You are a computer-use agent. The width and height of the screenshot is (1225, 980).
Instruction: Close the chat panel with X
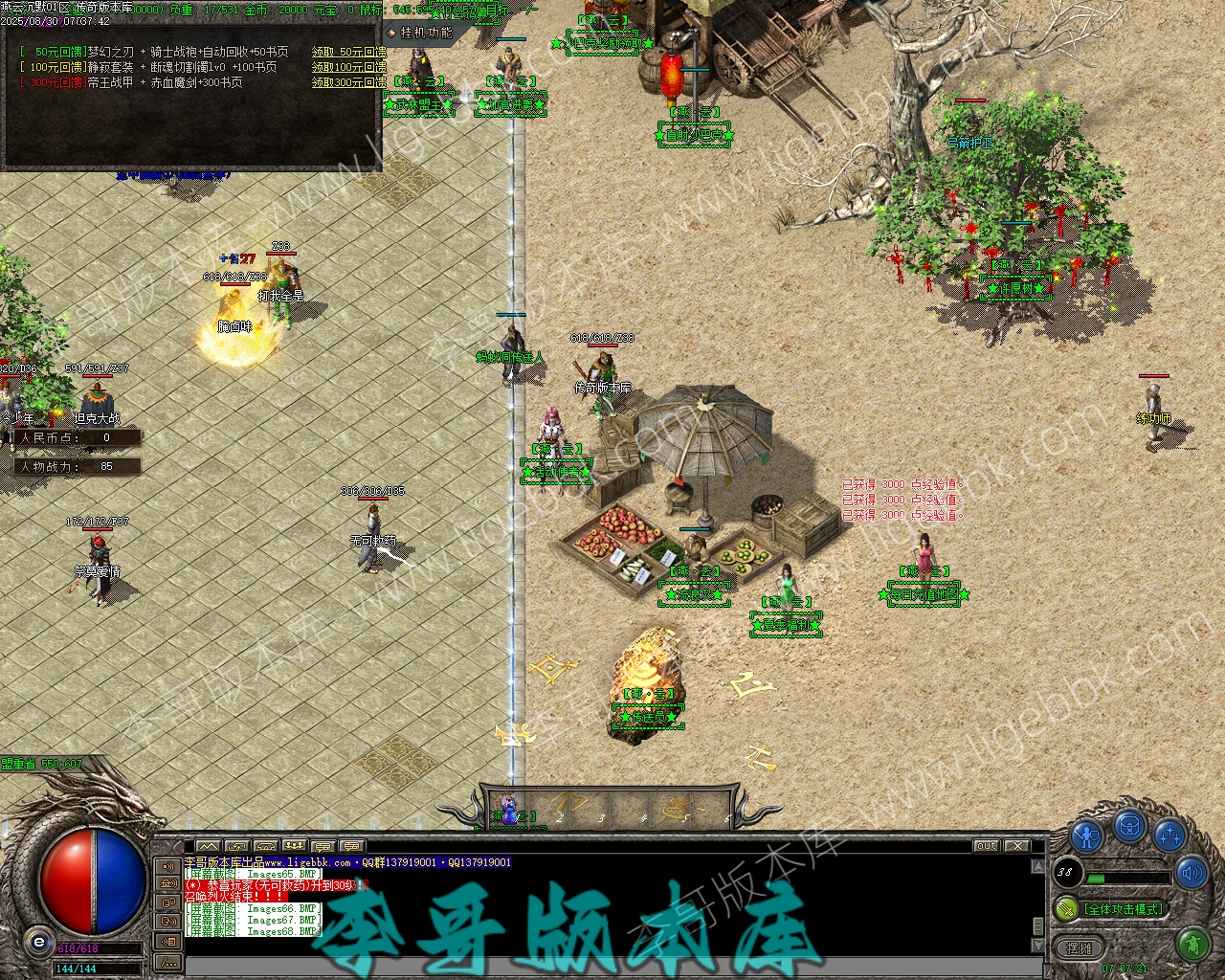coord(1016,846)
